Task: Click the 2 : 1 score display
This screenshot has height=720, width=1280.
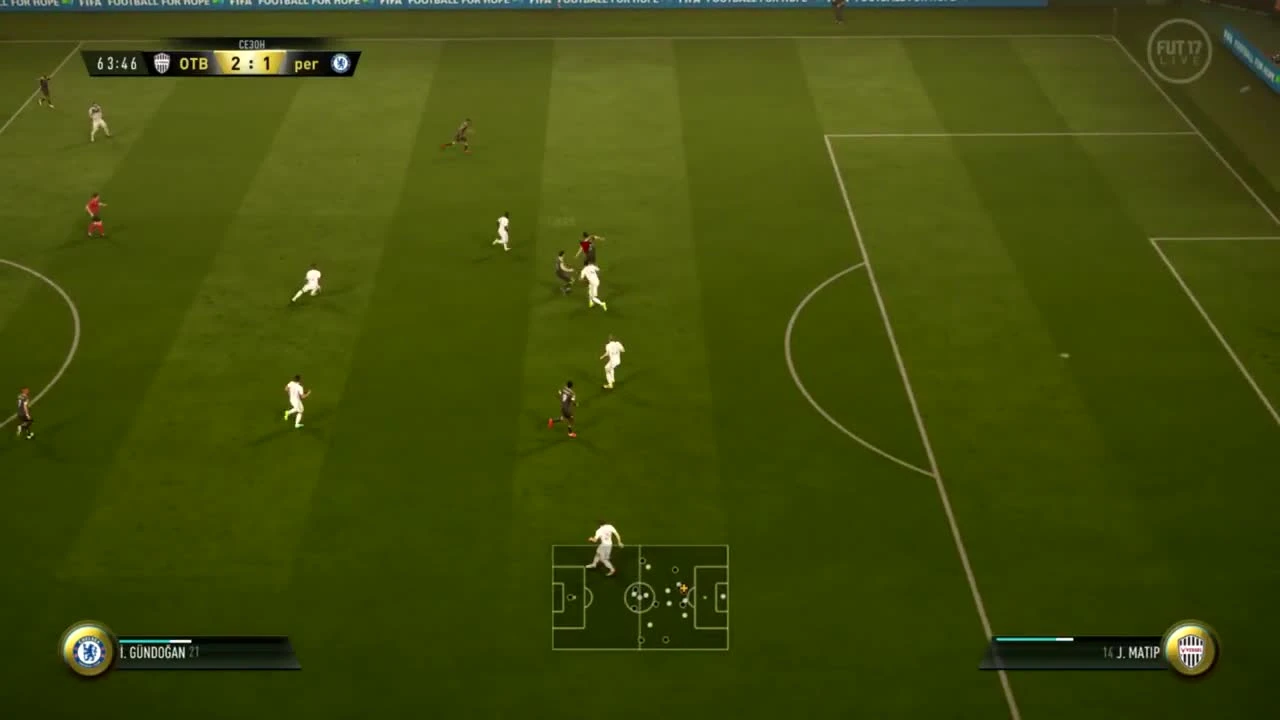Action: pyautogui.click(x=251, y=63)
